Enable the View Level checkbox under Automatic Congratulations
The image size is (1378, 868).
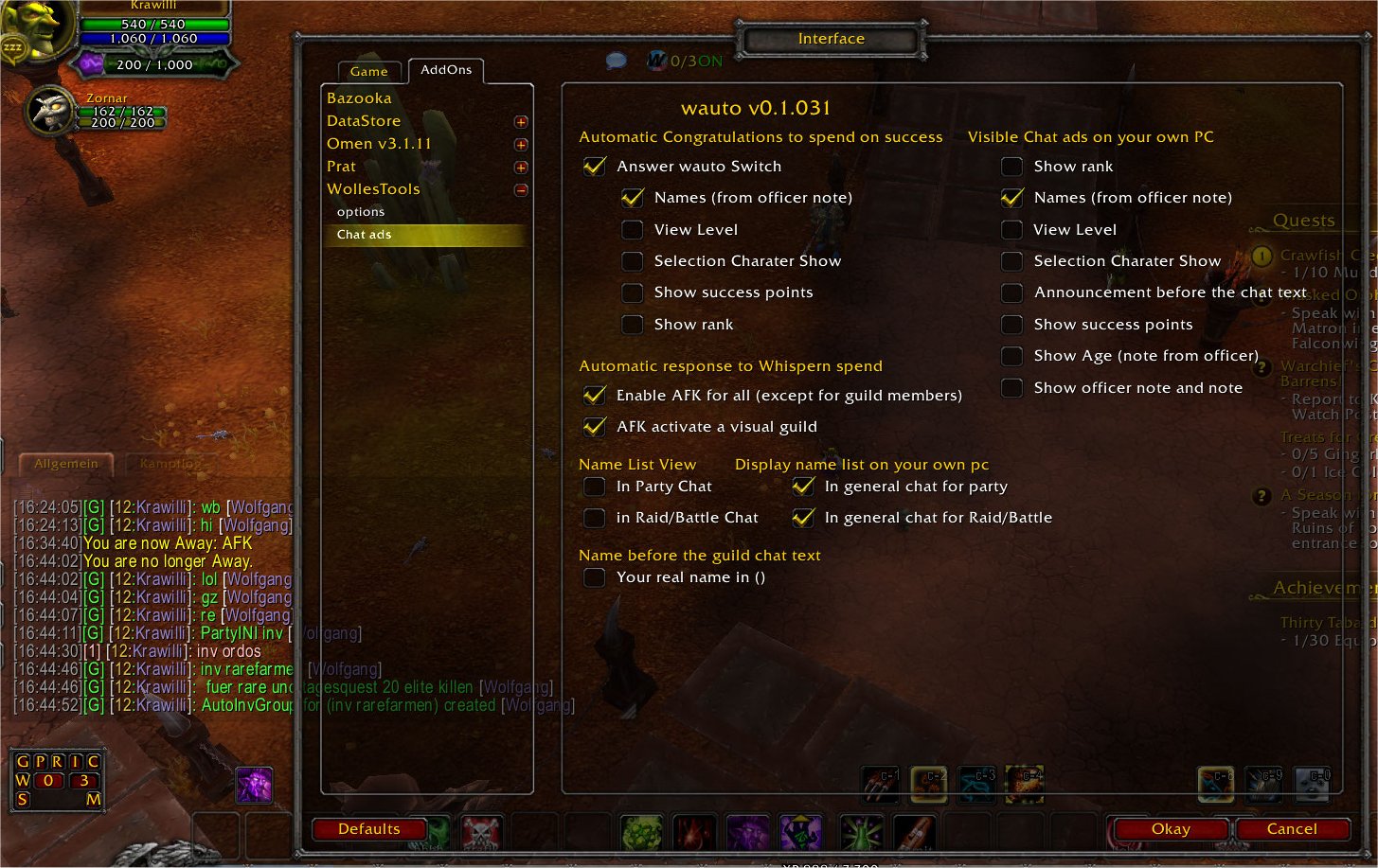click(x=632, y=229)
